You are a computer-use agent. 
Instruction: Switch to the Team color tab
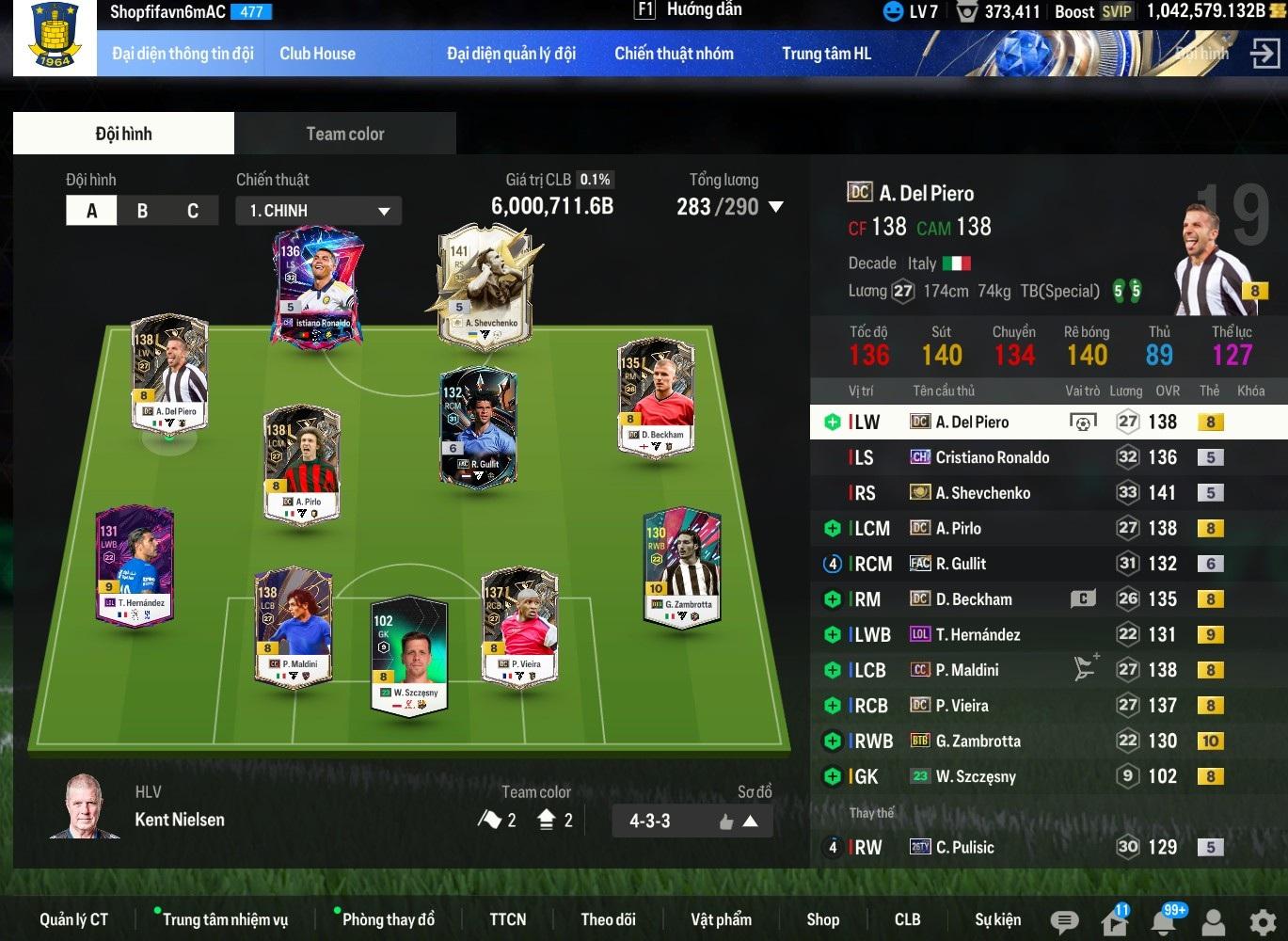(344, 134)
